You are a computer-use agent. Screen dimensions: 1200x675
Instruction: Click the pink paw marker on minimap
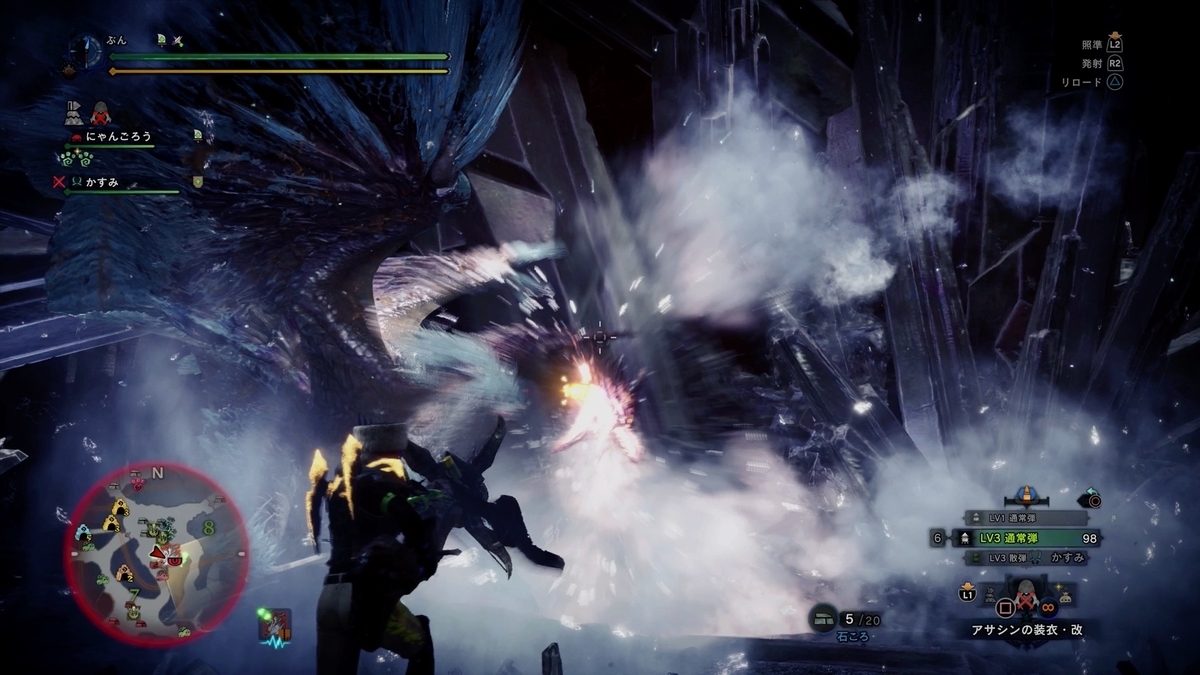pos(137,484)
